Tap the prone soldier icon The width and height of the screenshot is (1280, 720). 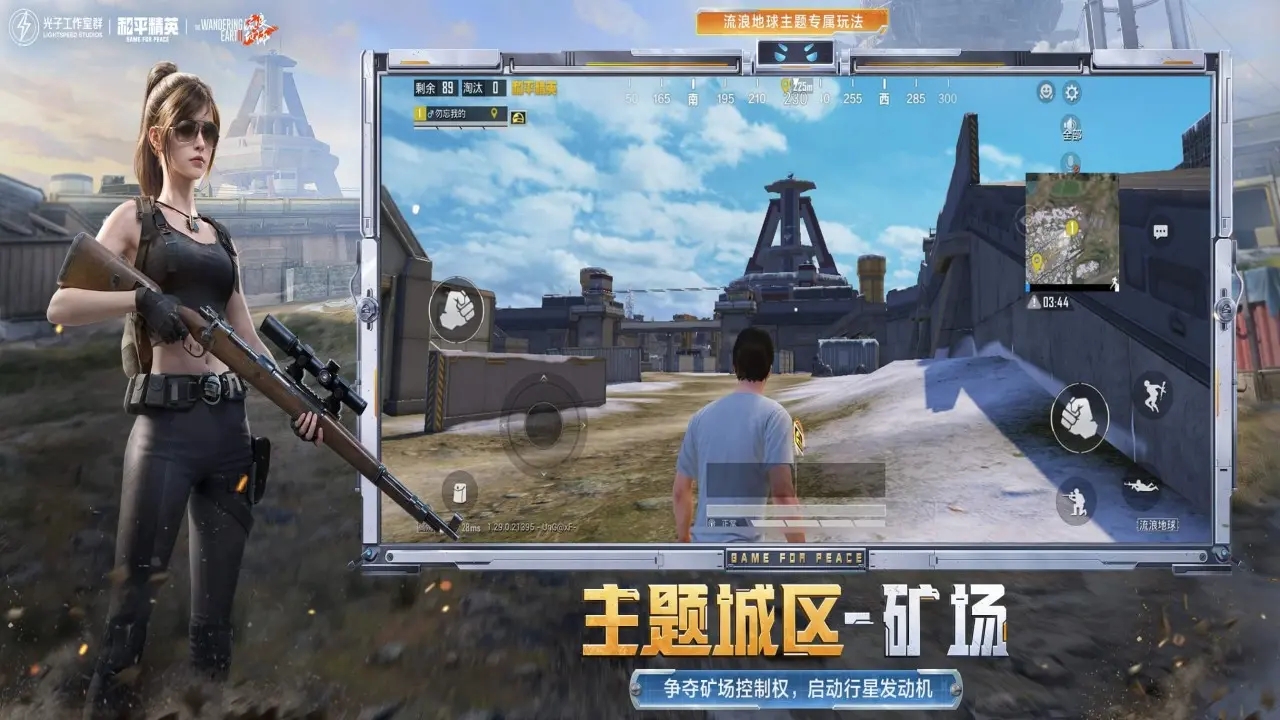coord(1140,484)
